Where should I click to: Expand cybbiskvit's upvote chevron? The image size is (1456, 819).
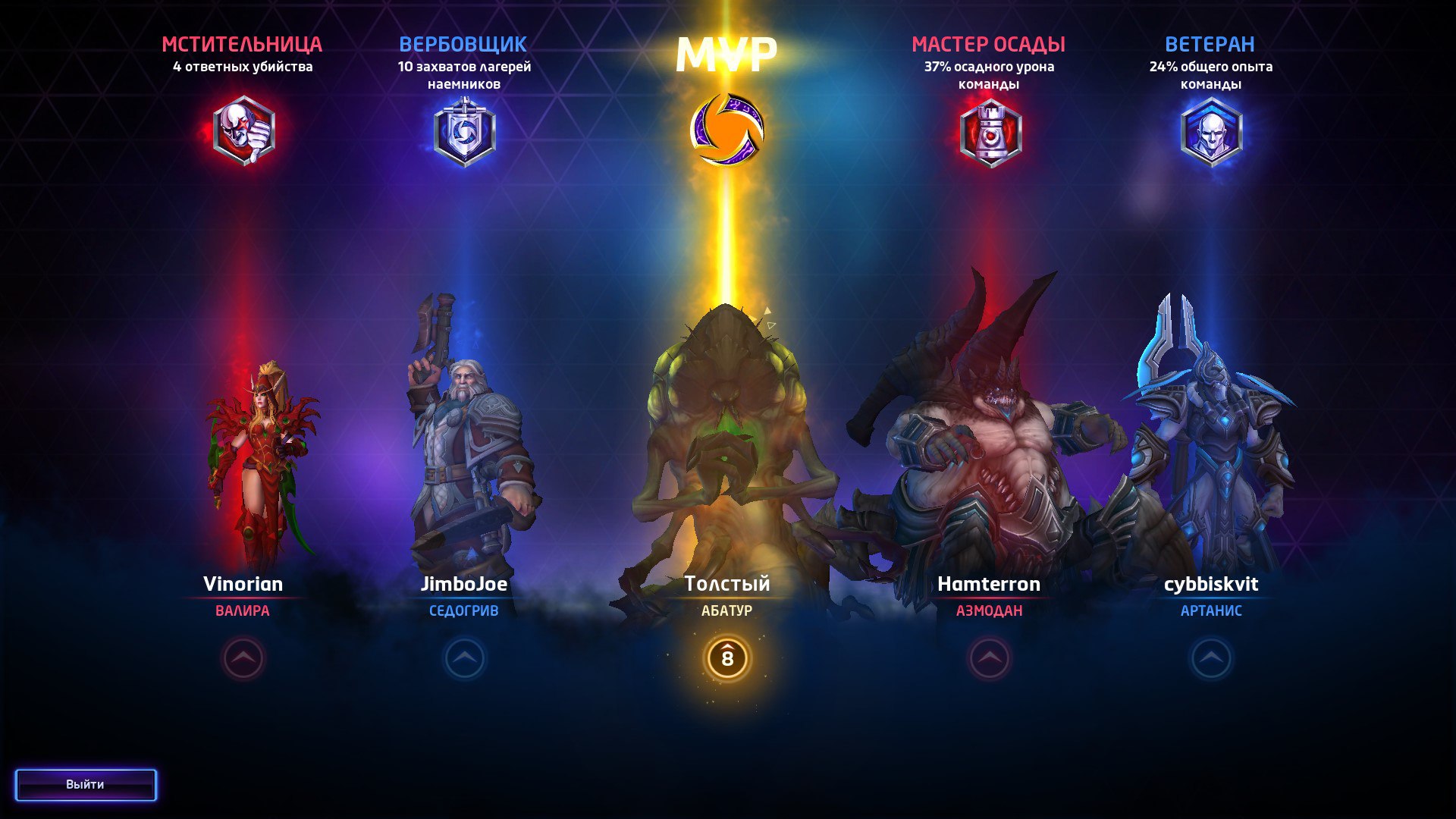click(1211, 660)
